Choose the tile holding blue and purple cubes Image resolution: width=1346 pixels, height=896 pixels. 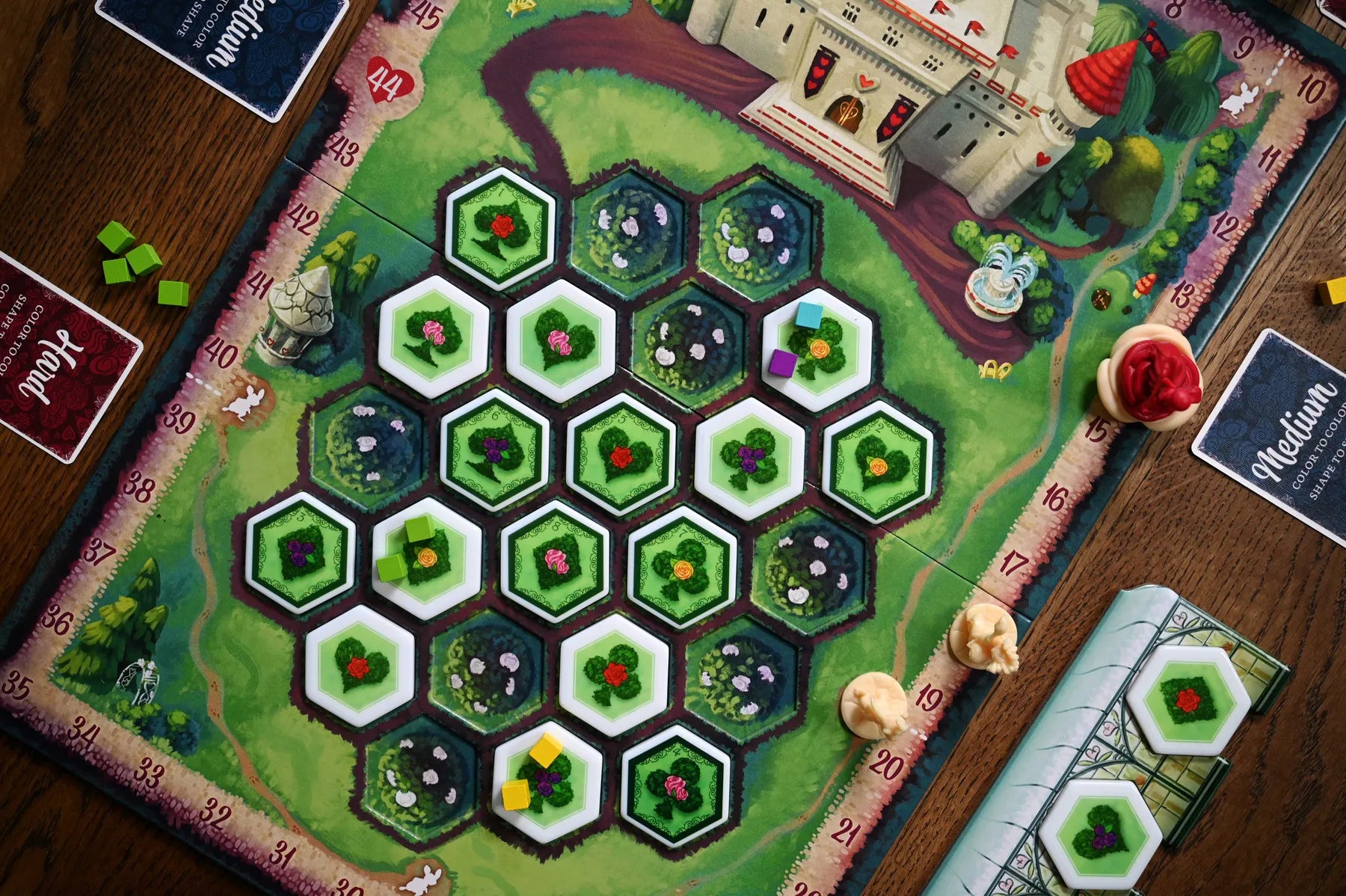coord(816,349)
